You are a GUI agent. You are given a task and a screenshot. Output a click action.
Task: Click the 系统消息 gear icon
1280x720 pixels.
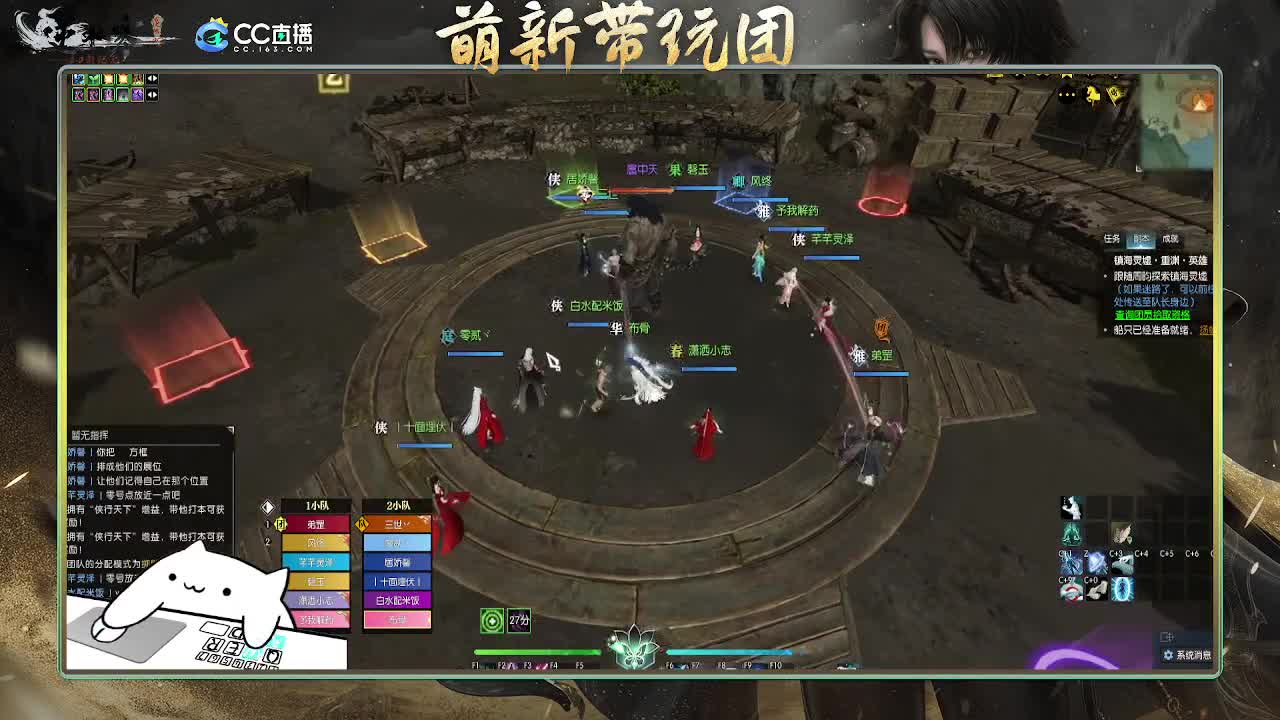coord(1168,655)
